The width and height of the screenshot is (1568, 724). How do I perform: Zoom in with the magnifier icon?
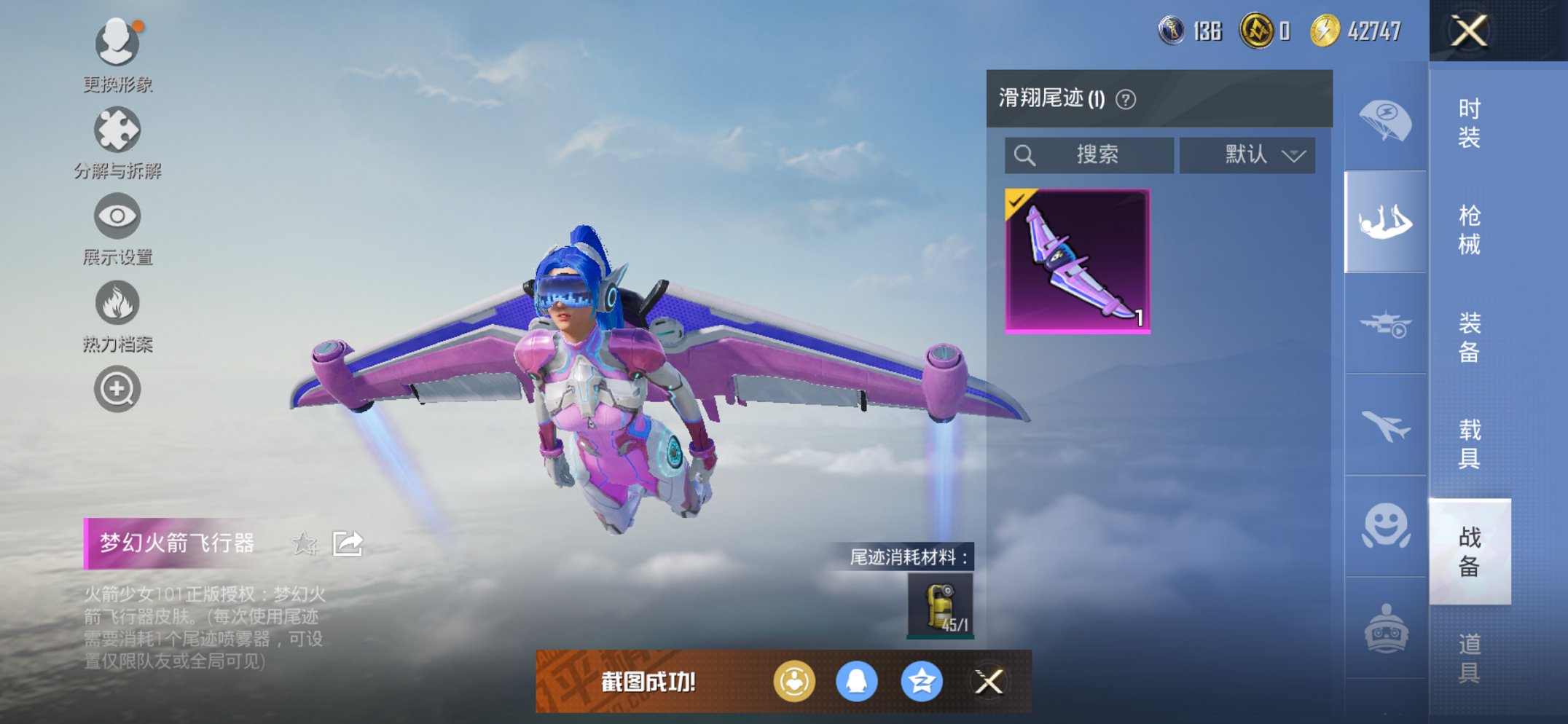[x=117, y=389]
